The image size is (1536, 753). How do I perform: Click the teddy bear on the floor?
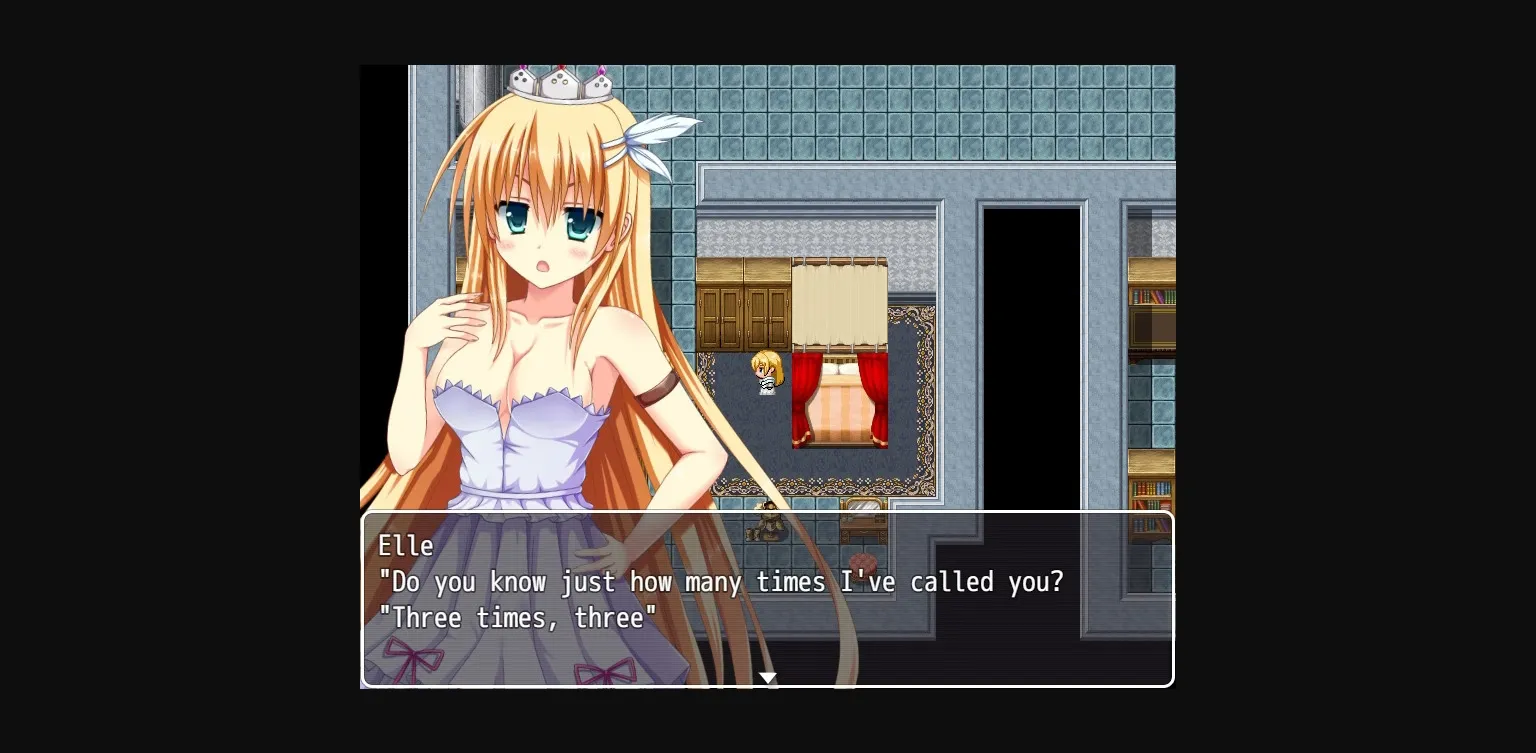766,524
